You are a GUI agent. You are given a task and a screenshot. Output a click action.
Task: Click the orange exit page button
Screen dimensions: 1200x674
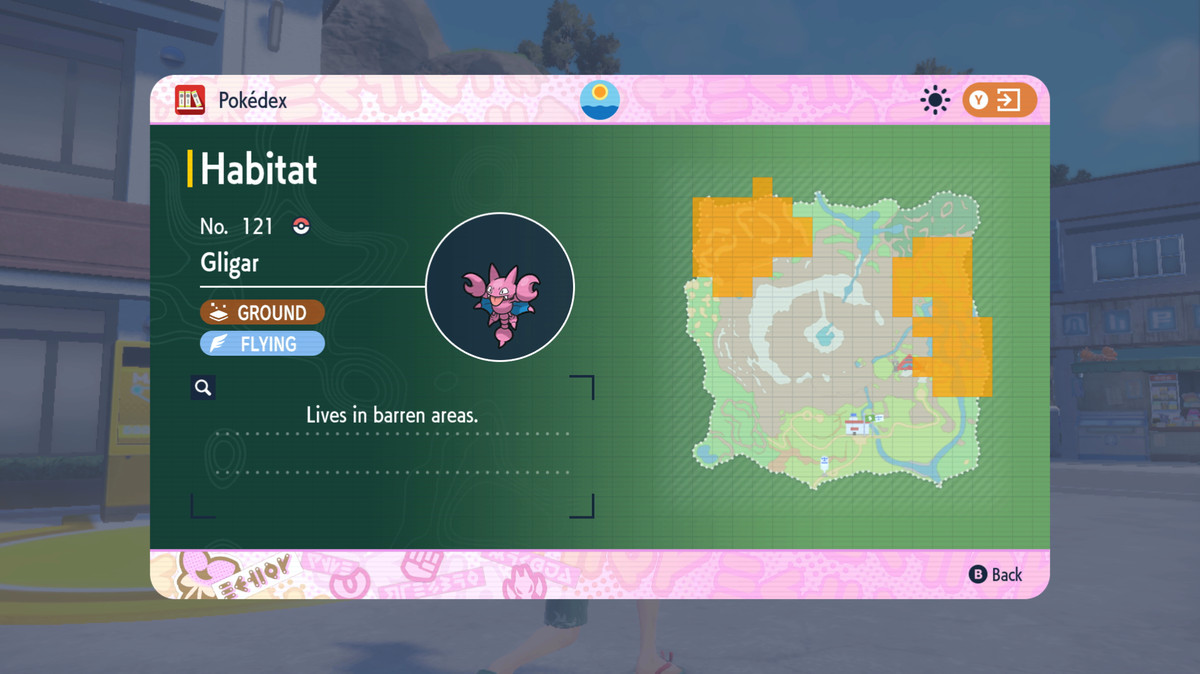999,100
